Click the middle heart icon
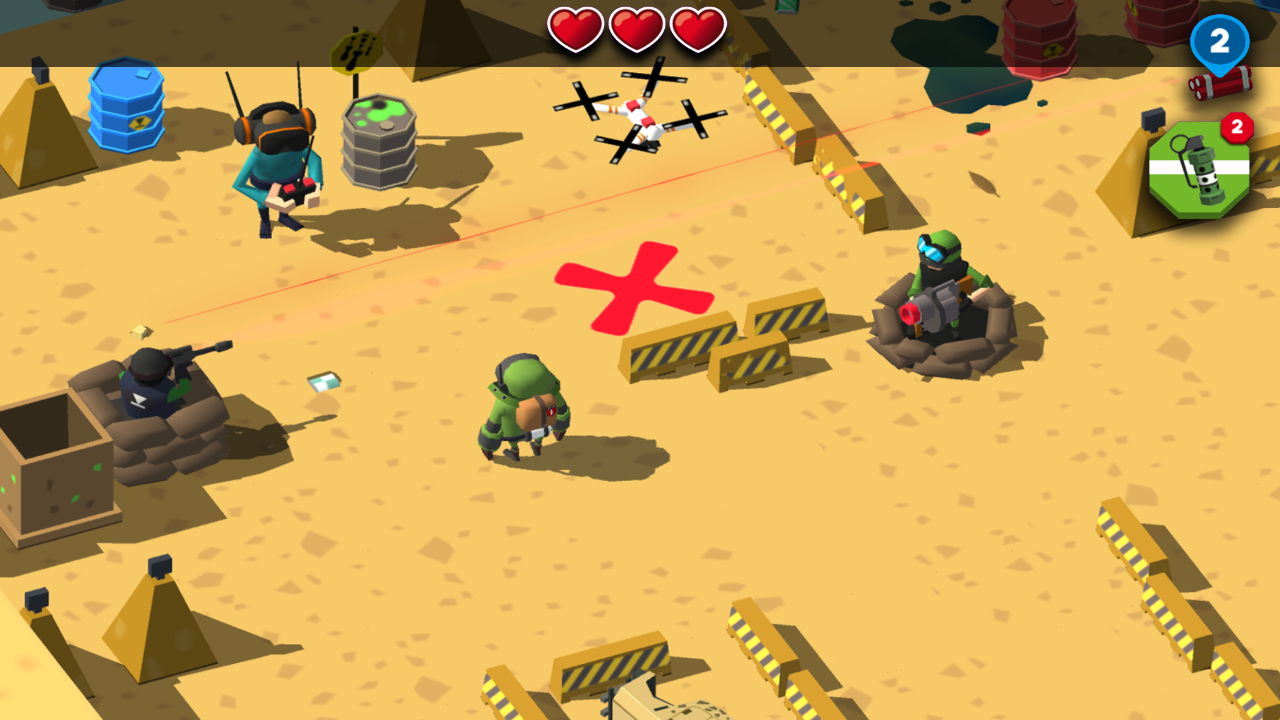The height and width of the screenshot is (720, 1280). point(638,28)
